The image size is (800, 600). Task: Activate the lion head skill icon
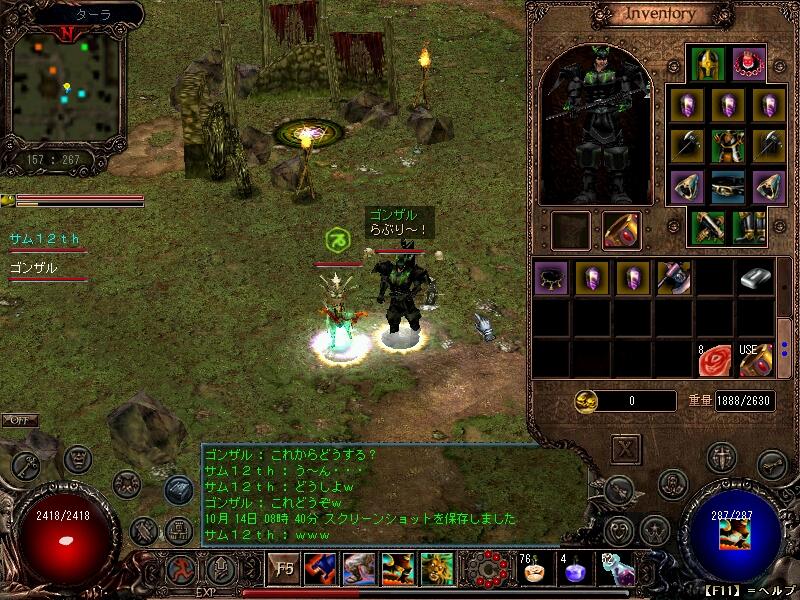[437, 570]
